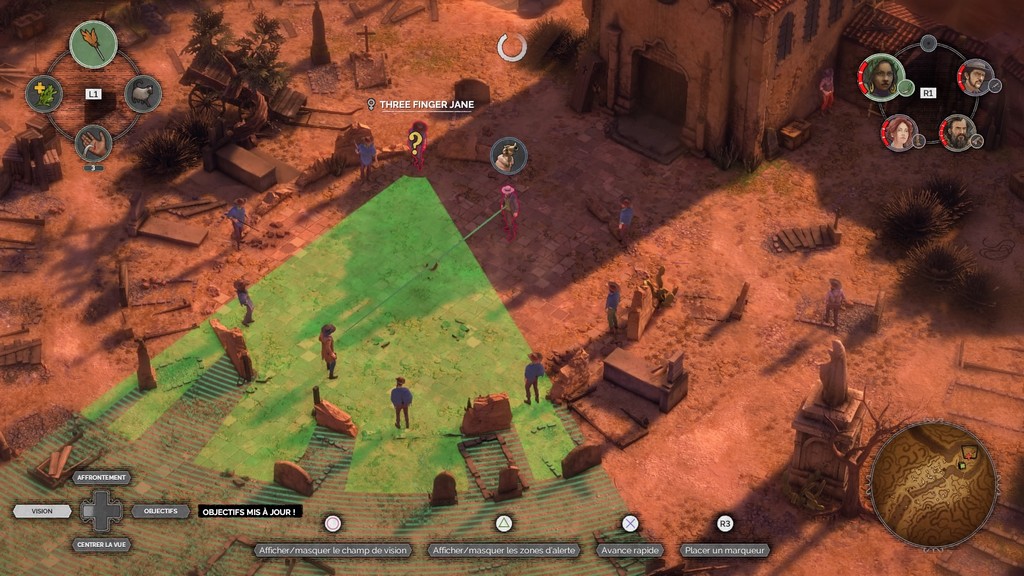Toggle Afficher/masquer les zones d'alerte
Viewport: 1024px width, 576px height.
click(502, 550)
